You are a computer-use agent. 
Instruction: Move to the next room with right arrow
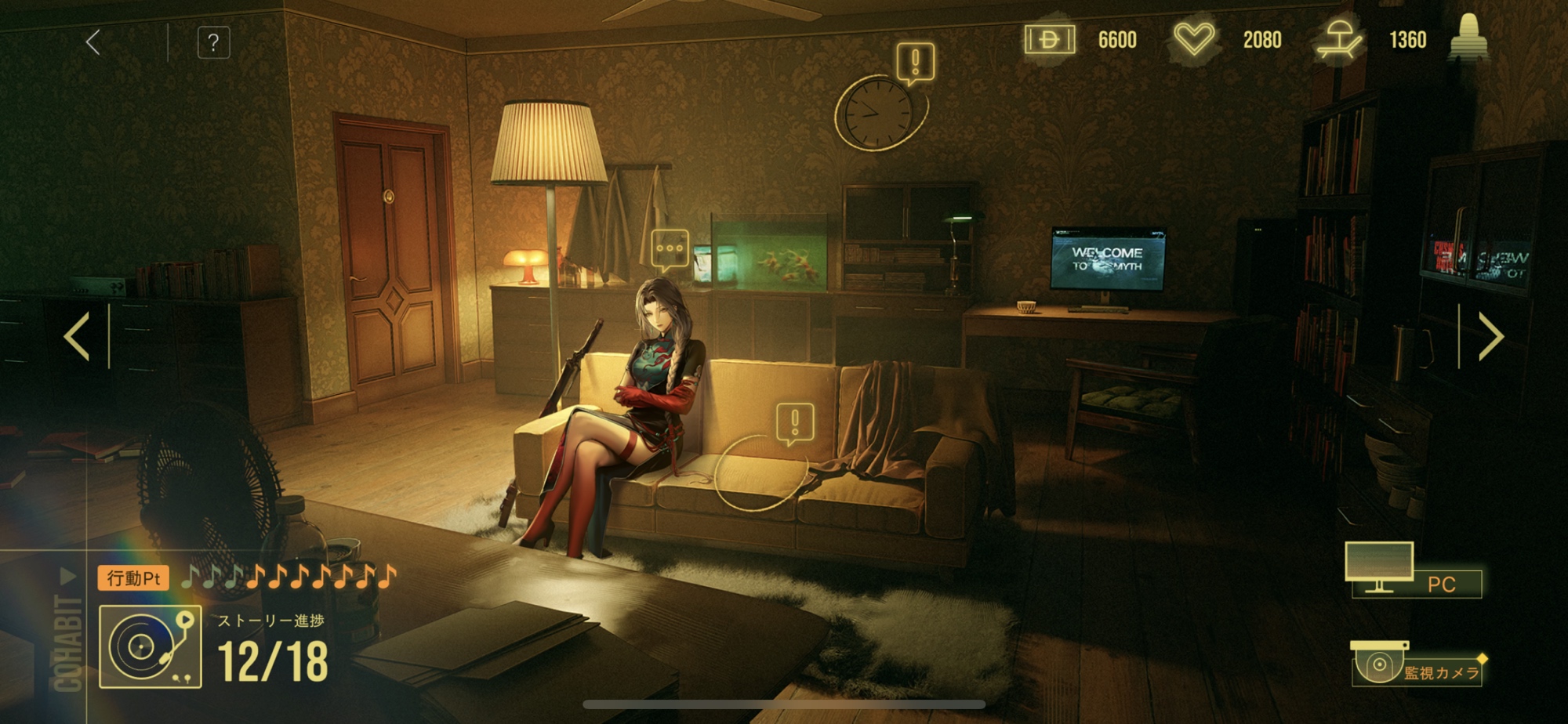point(1490,336)
